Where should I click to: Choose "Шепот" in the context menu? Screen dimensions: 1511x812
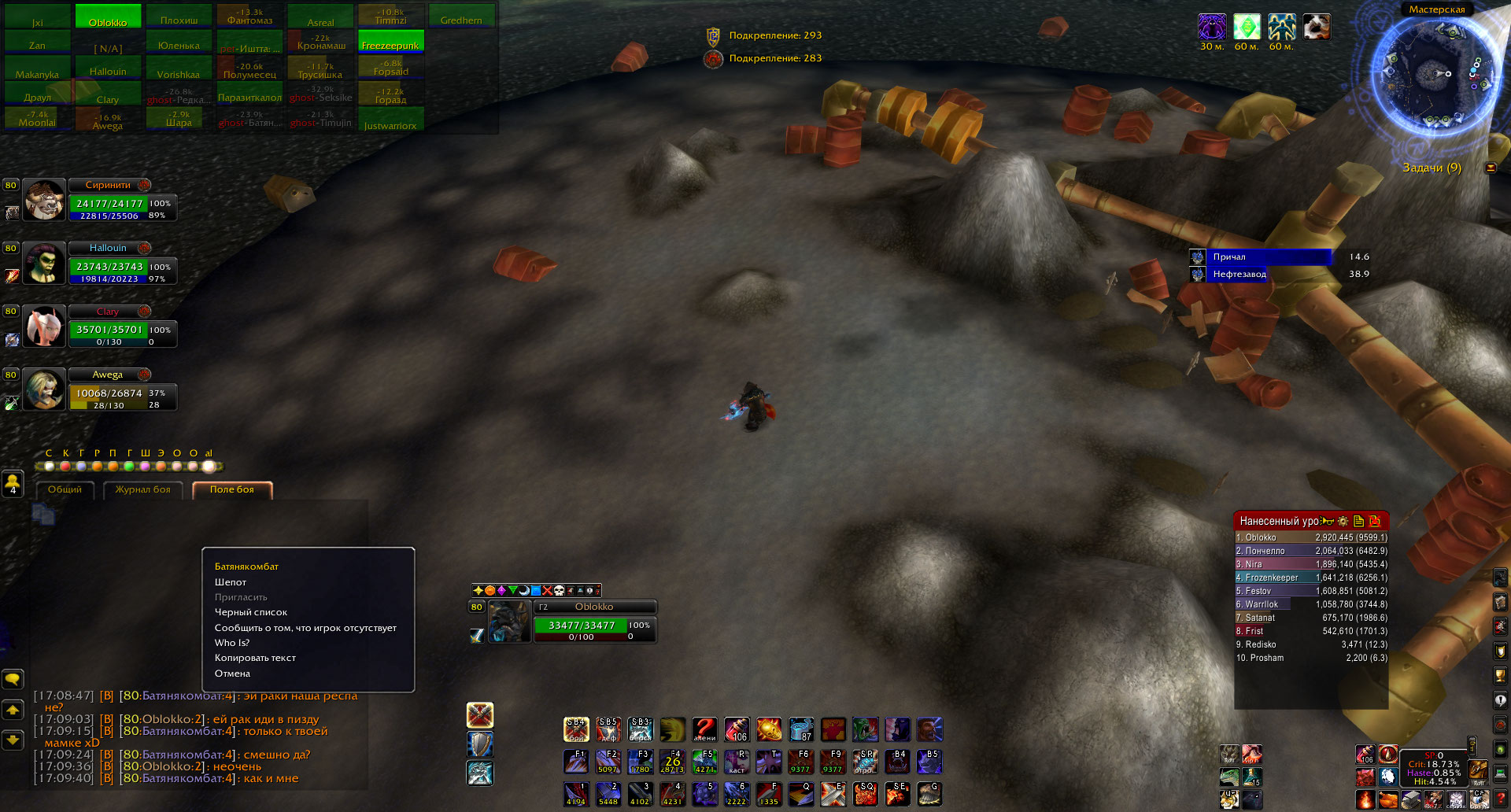coord(231,582)
